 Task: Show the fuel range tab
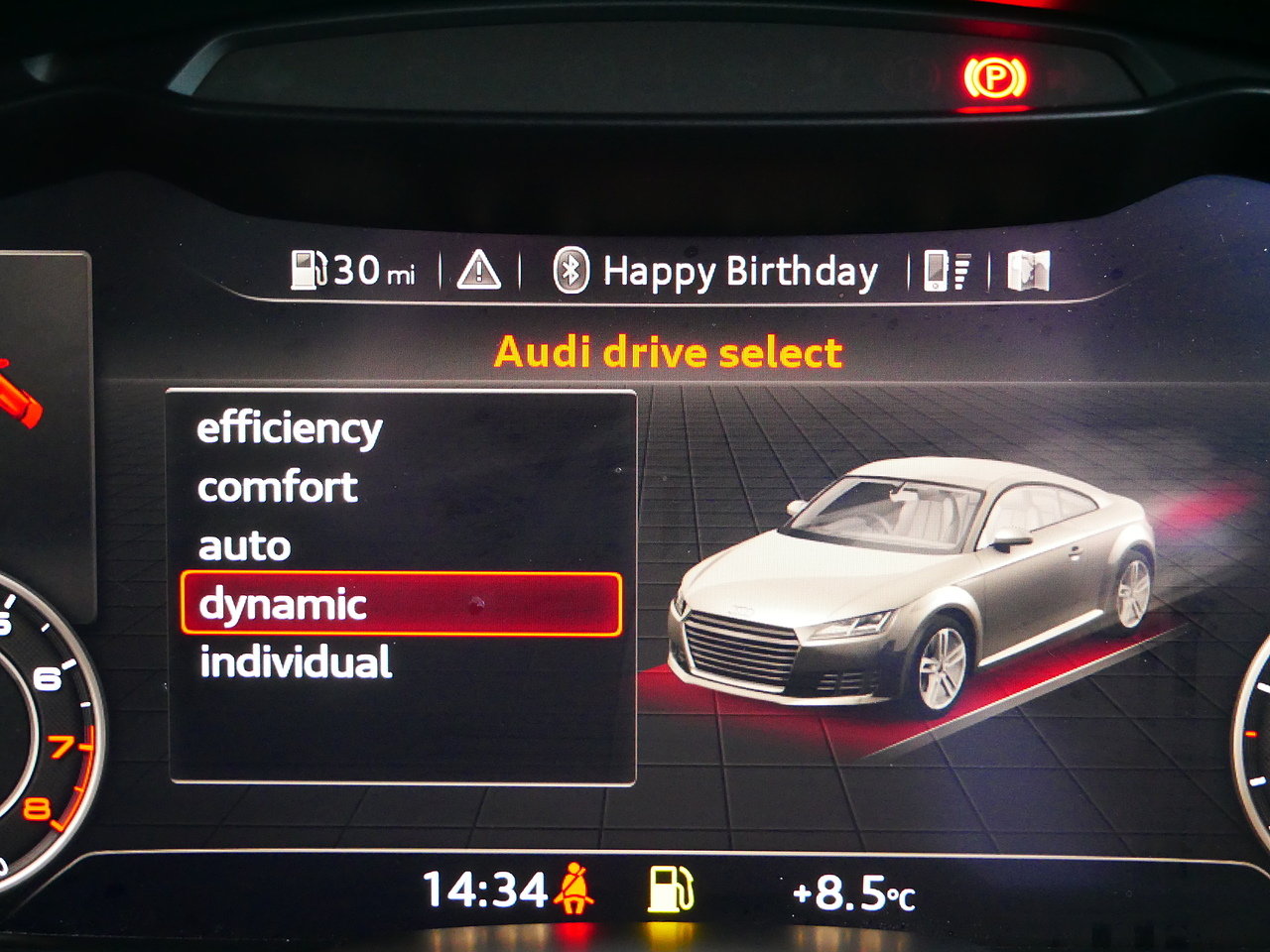[x=353, y=270]
